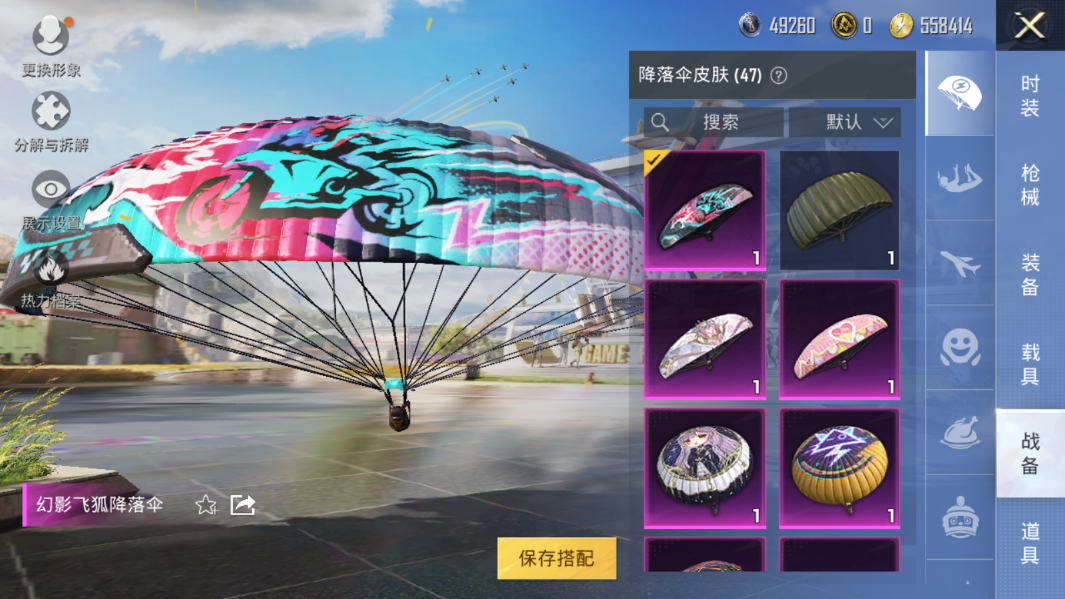The width and height of the screenshot is (1065, 599).
Task: Open the 默认 sort dropdown
Action: (x=845, y=122)
